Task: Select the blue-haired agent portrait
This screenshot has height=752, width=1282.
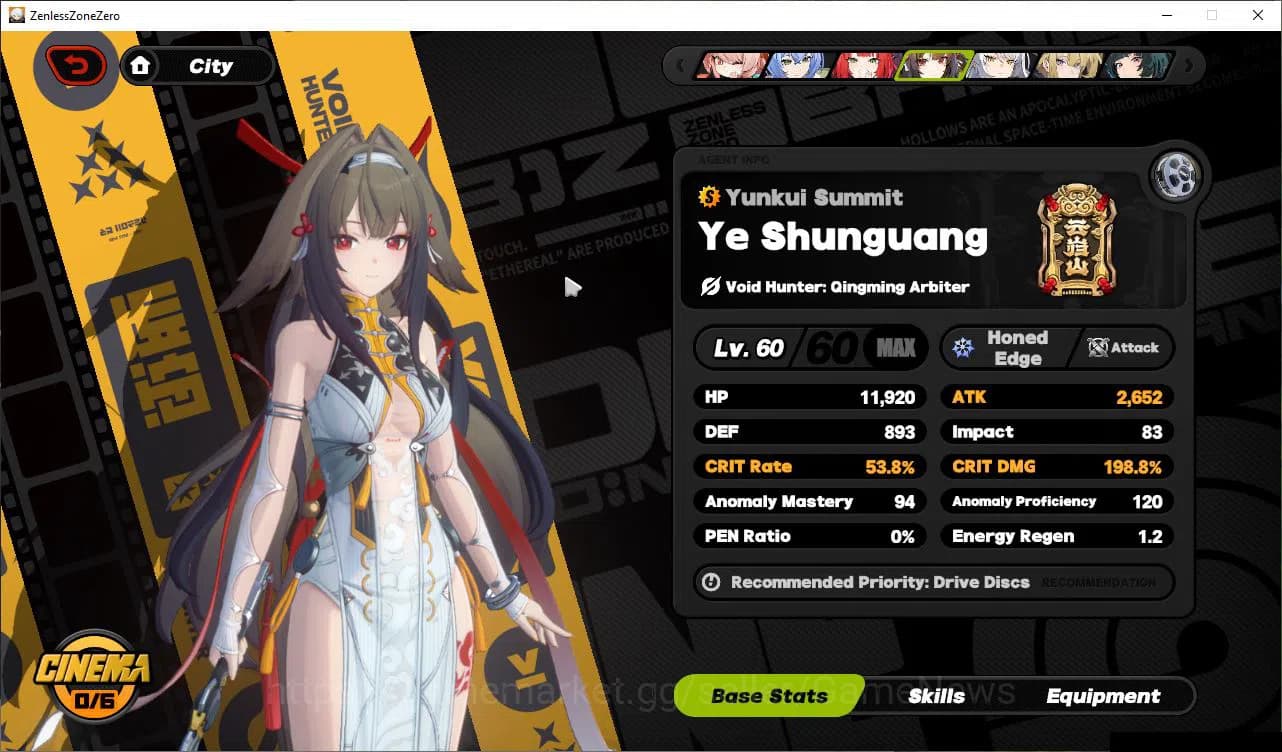Action: 795,65
